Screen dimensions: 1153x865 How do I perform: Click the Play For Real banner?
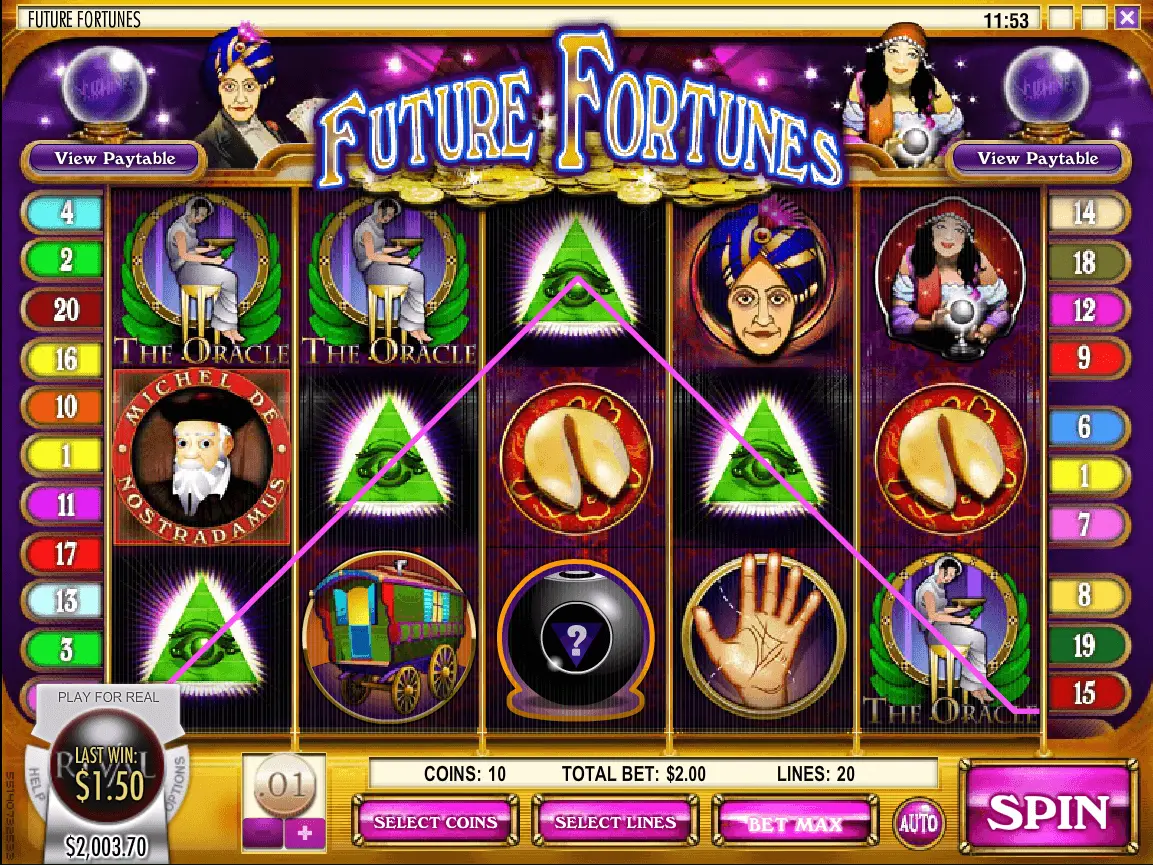point(108,697)
